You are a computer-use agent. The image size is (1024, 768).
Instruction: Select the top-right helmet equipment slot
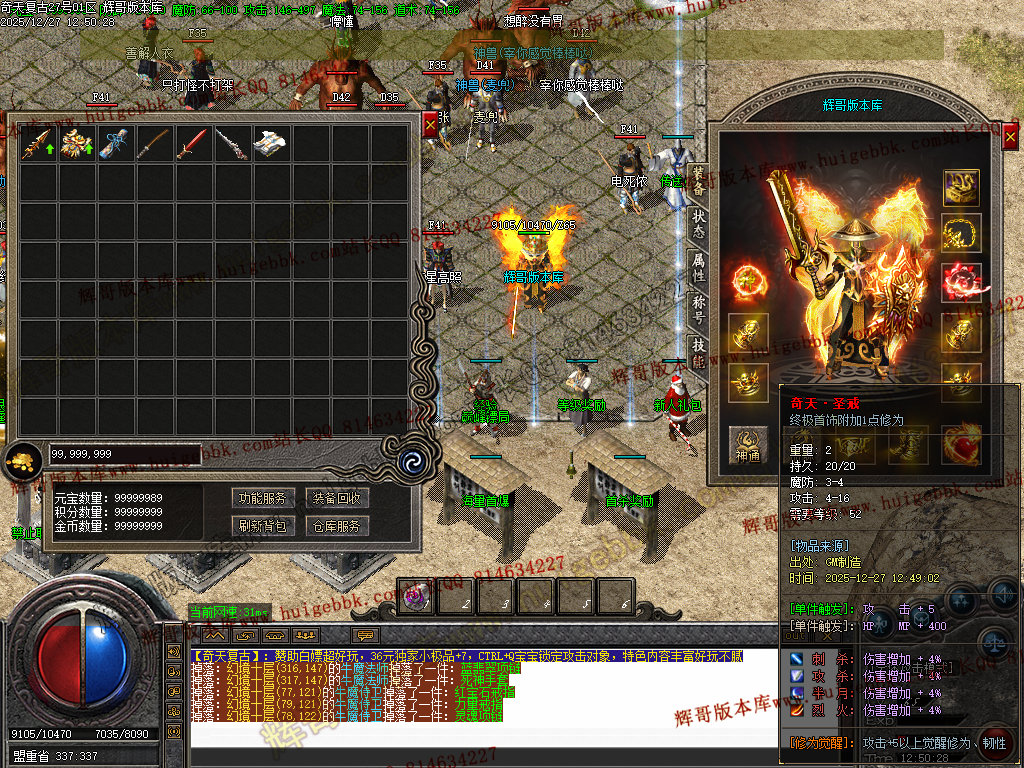(x=961, y=186)
